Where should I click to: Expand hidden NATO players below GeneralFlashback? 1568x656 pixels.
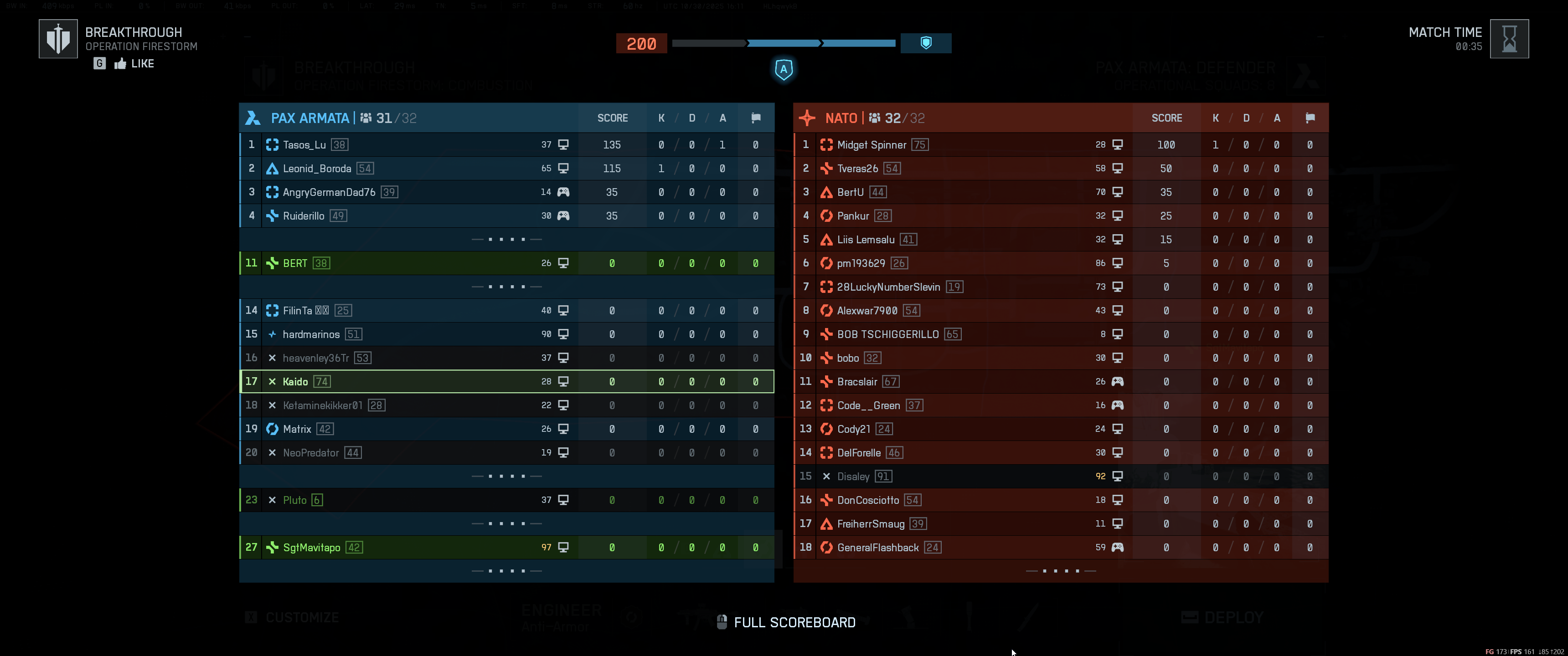coord(1060,571)
